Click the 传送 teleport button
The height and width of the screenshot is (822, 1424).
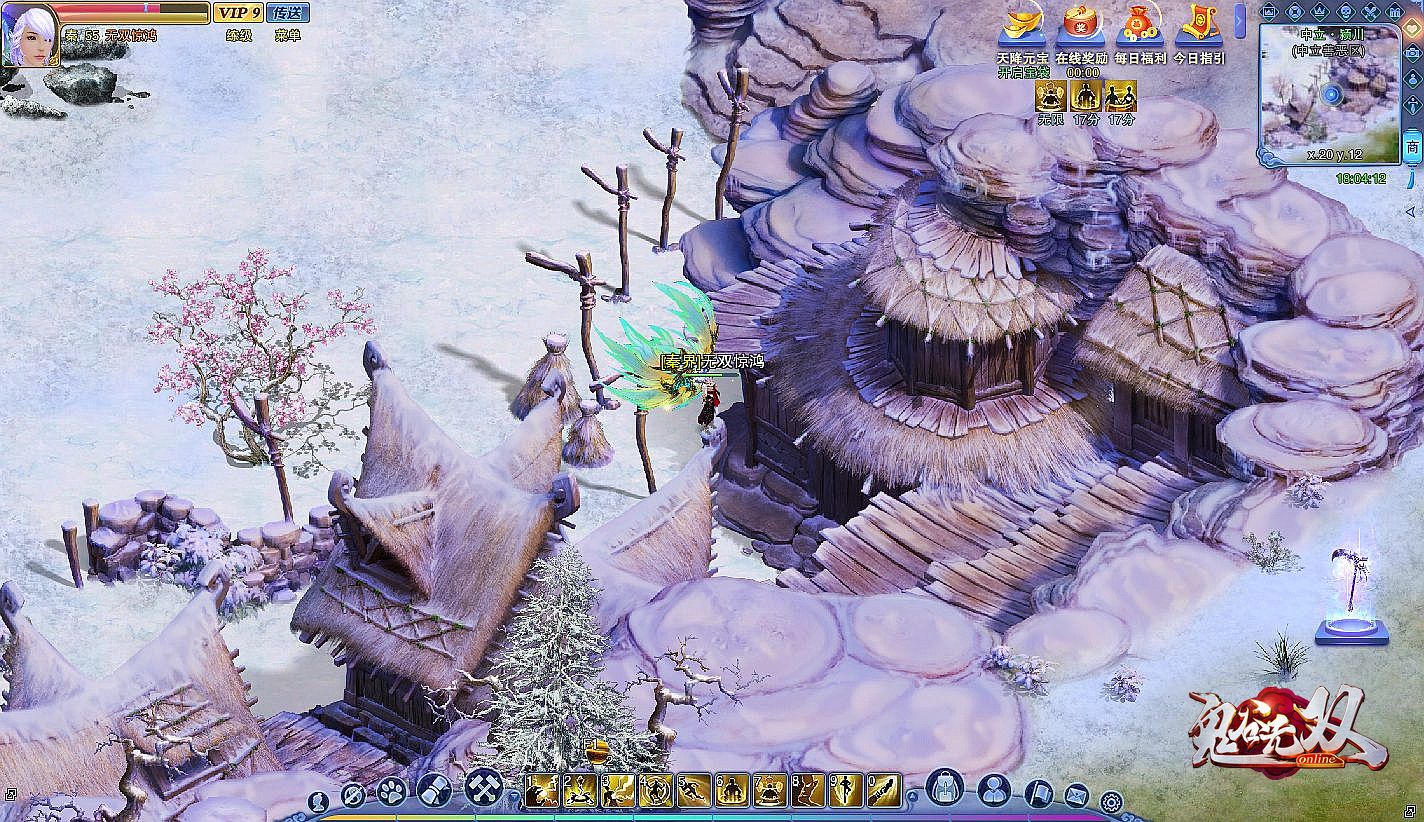(288, 13)
